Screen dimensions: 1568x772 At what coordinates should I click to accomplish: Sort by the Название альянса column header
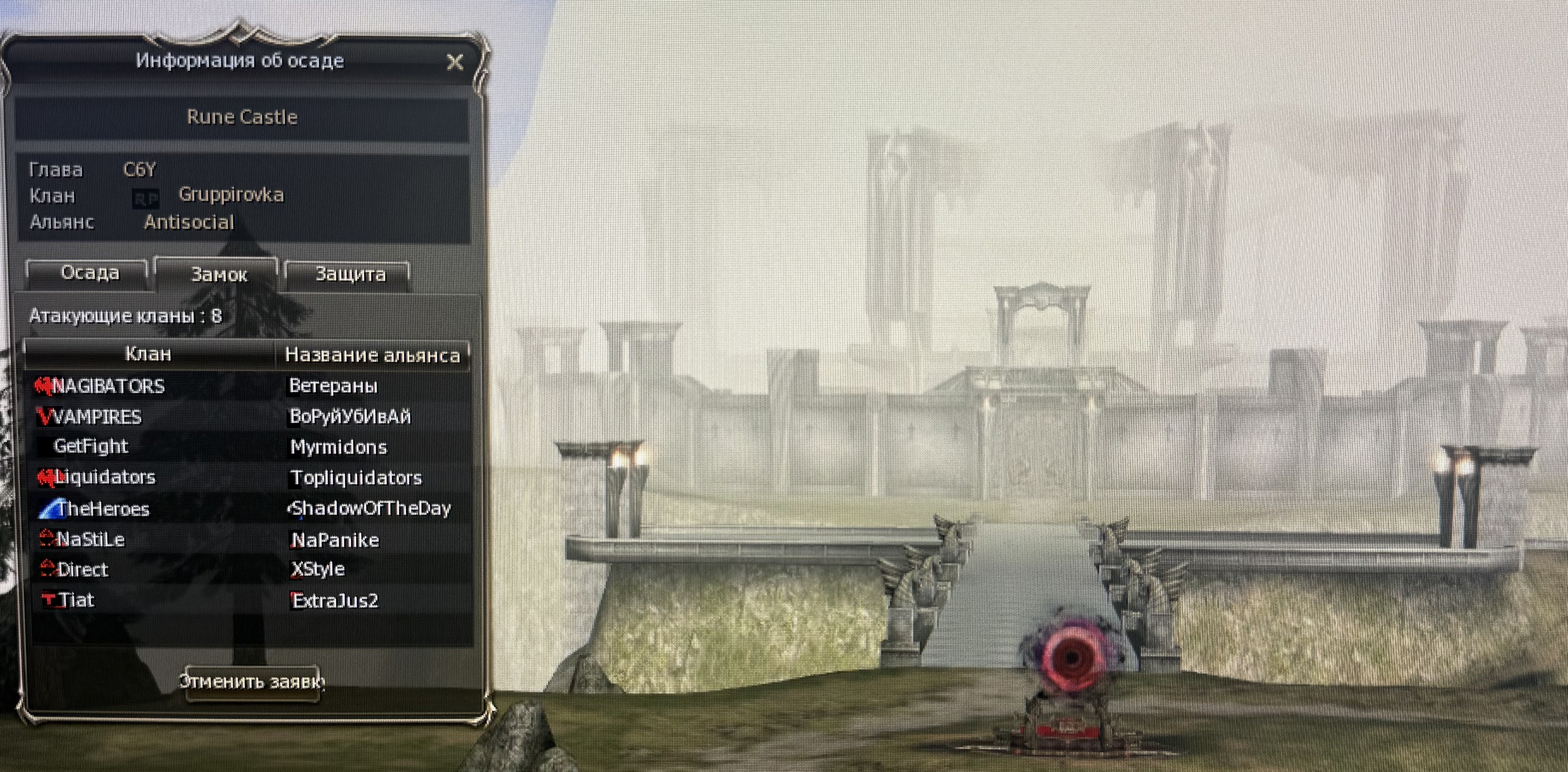[372, 355]
